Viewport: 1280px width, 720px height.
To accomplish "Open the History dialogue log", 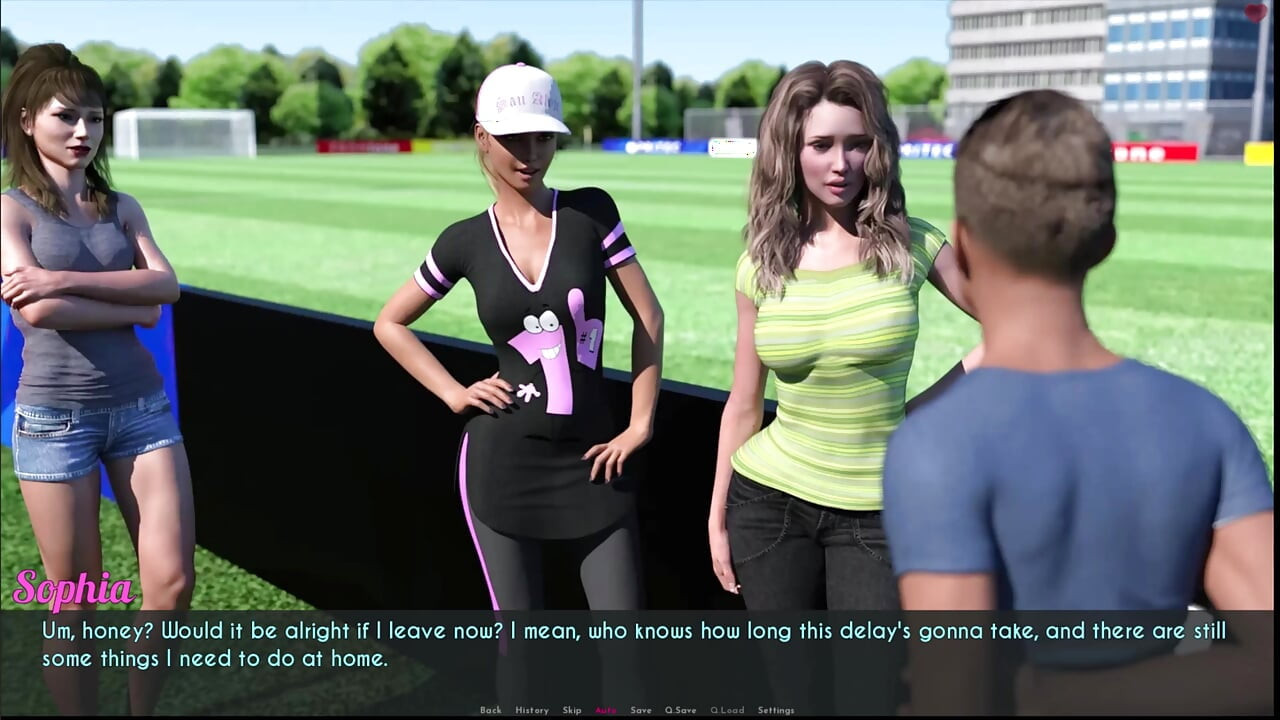I will [532, 709].
